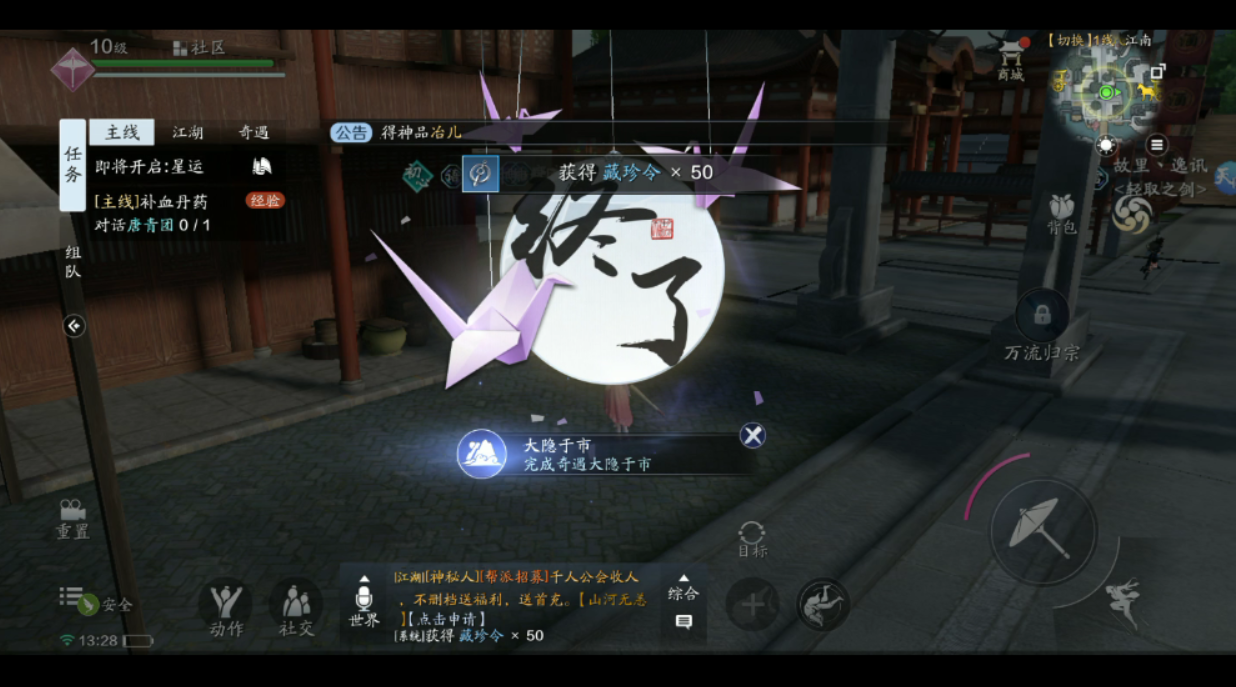Collapse the quest panel with the arrow
The width and height of the screenshot is (1236, 687).
click(x=74, y=326)
